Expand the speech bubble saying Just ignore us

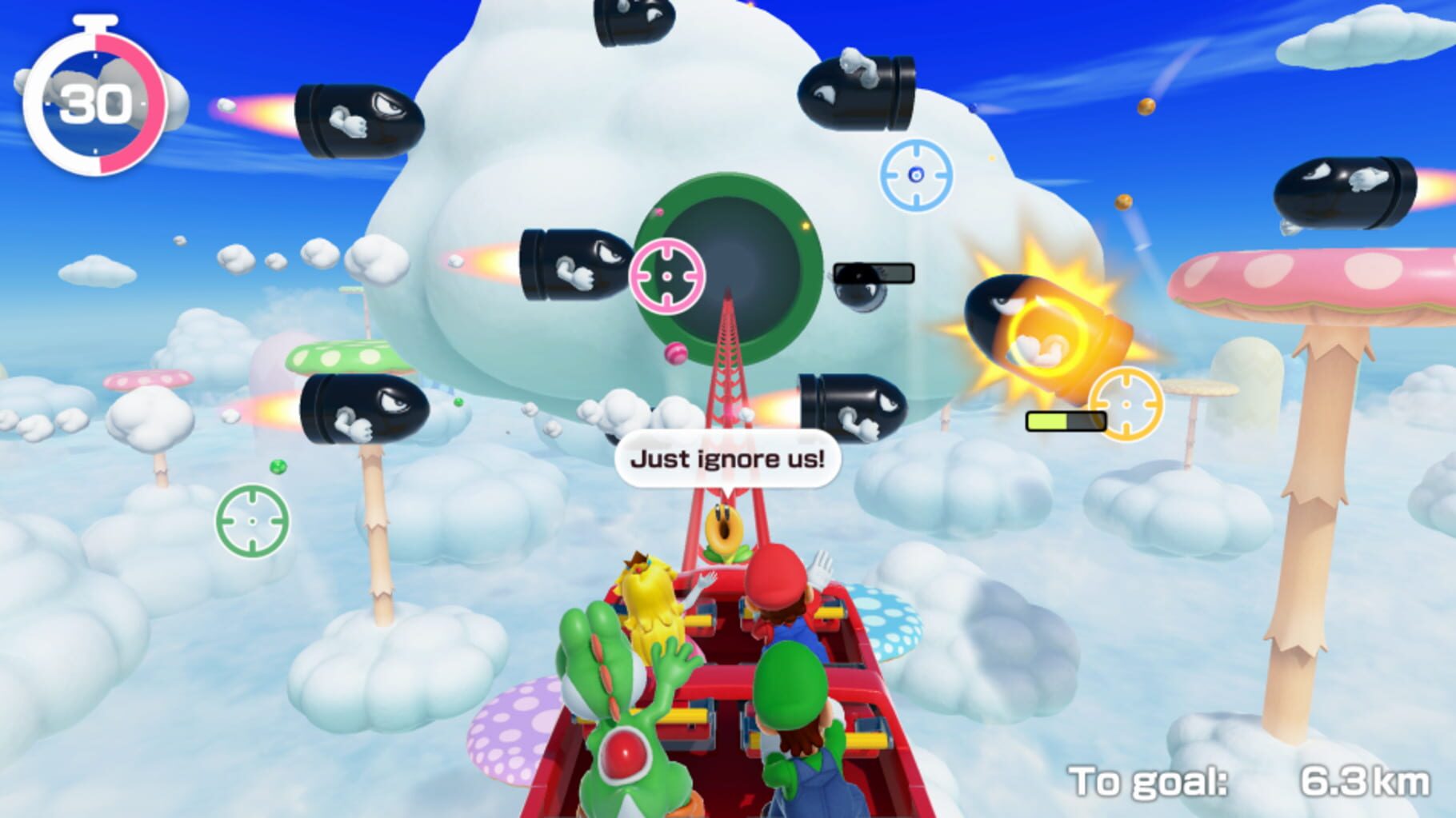(728, 457)
